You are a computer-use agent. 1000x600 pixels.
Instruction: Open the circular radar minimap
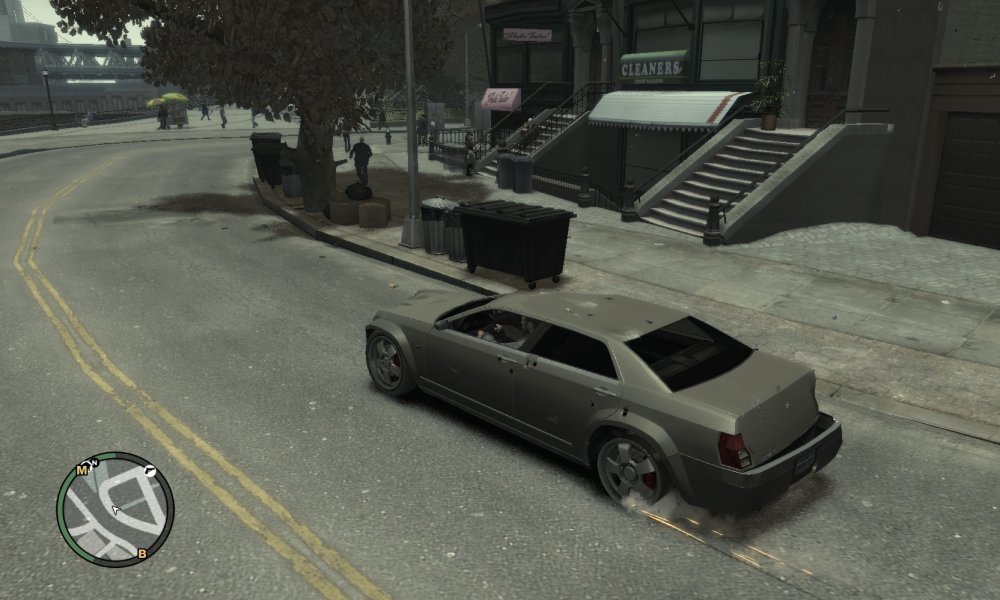[x=115, y=509]
